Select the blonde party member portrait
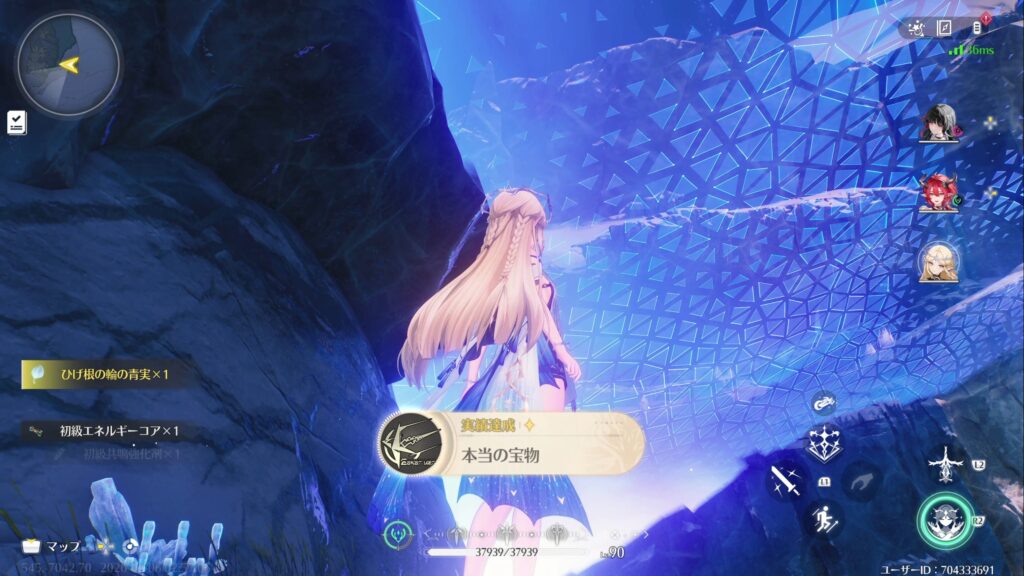 click(x=939, y=262)
